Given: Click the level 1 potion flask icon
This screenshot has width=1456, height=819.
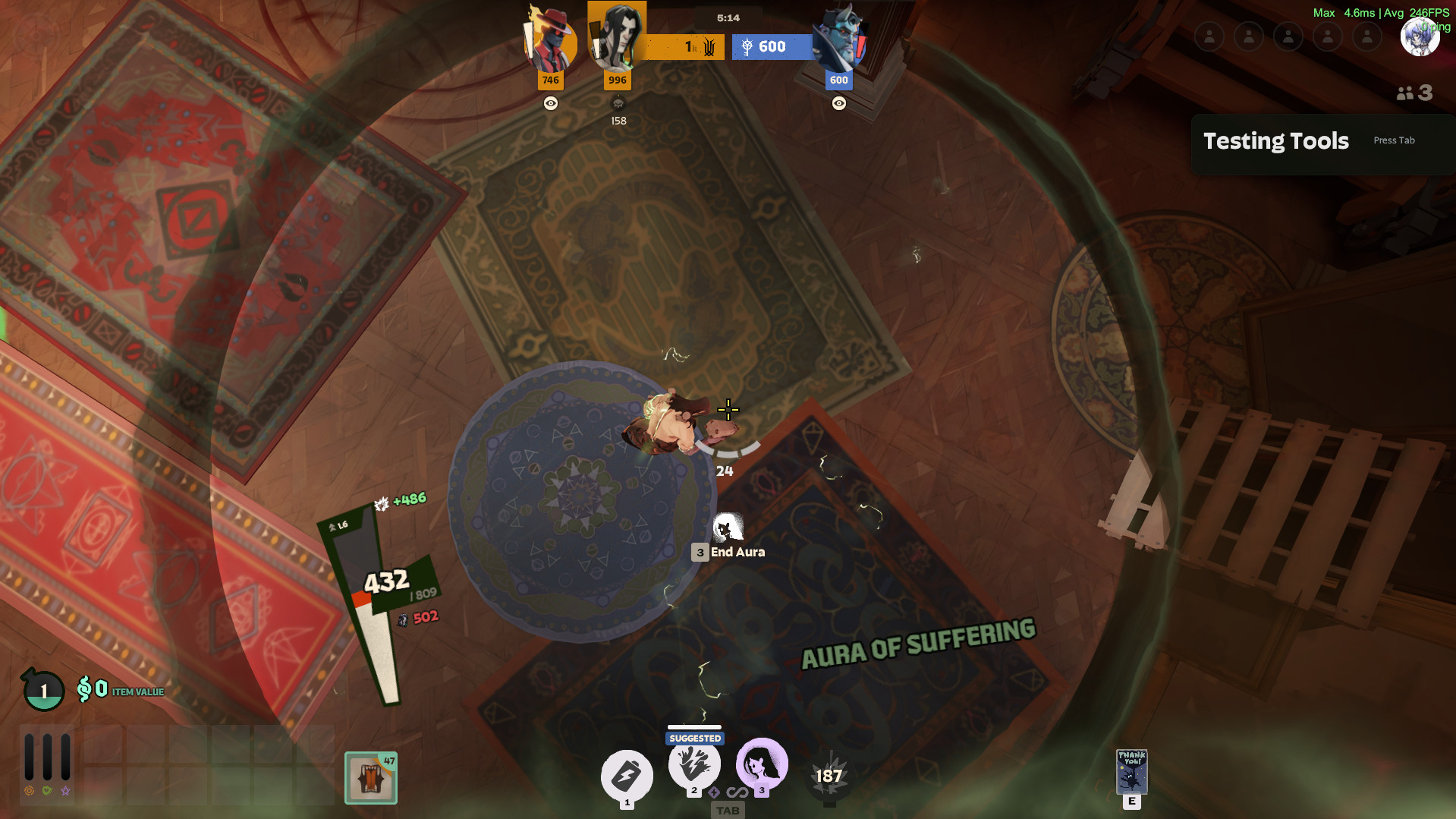Looking at the screenshot, I should click(43, 690).
